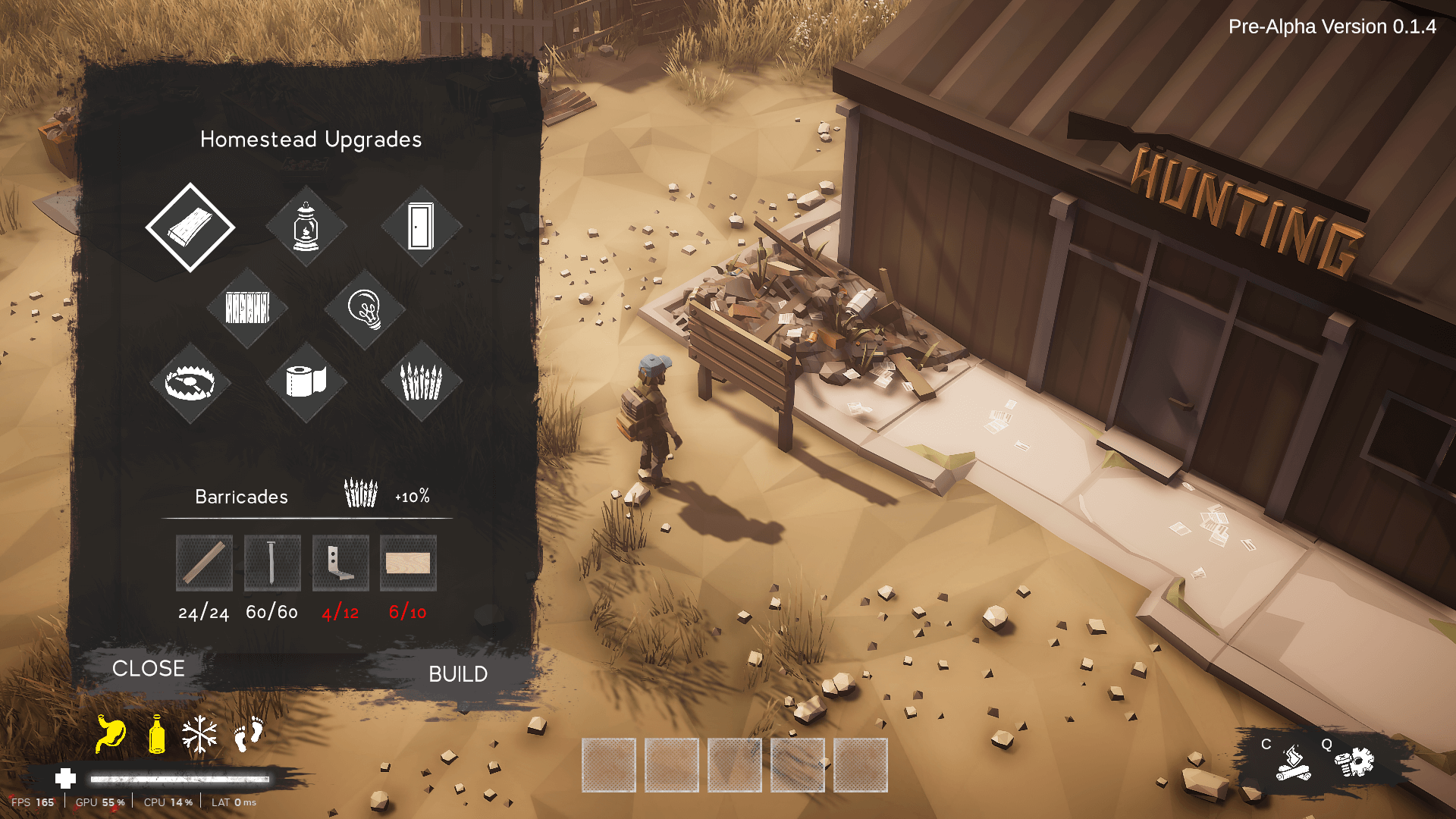
Task: Open the gear crafting menu icon
Action: [1355, 762]
